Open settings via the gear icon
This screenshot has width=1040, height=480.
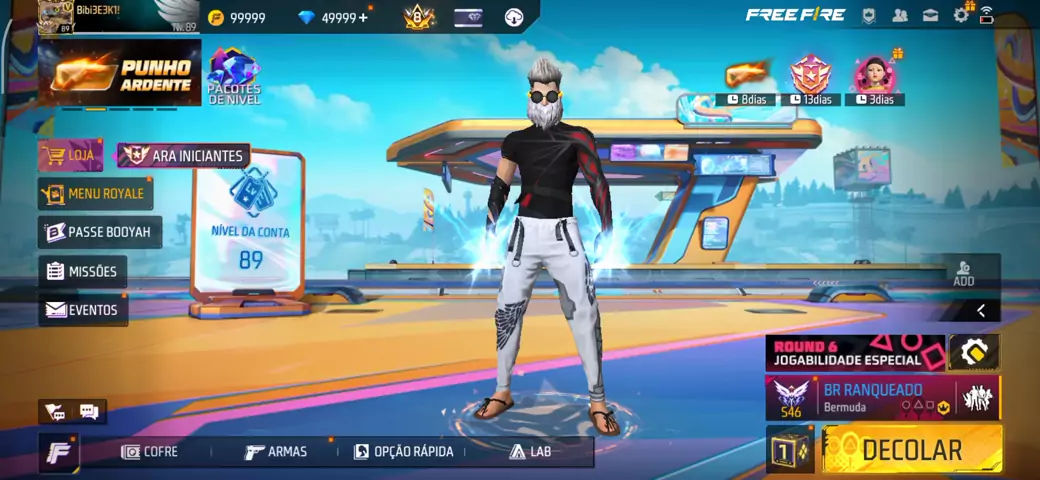point(961,15)
